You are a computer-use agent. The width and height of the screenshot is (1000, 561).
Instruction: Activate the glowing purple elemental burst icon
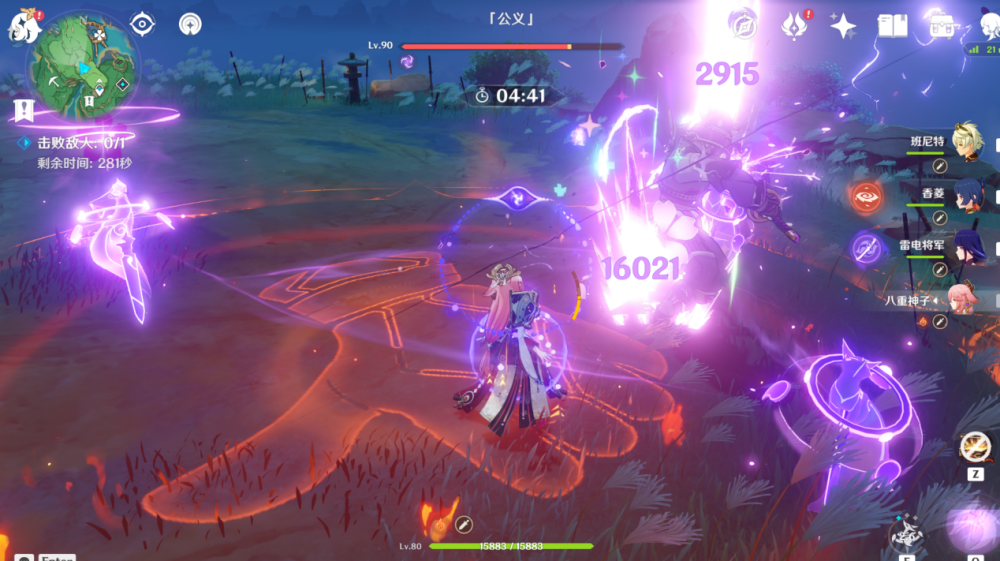[x=973, y=528]
